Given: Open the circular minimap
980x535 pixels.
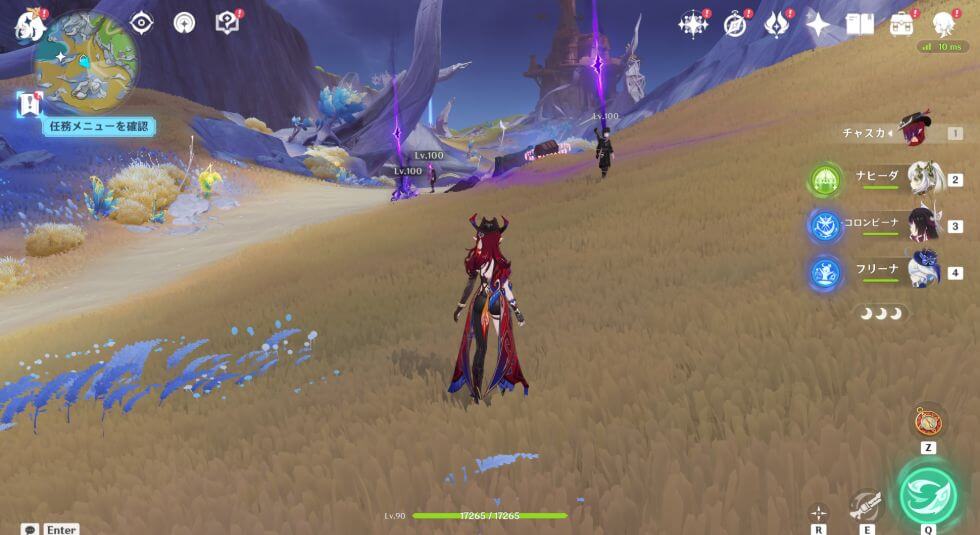Looking at the screenshot, I should (86, 62).
